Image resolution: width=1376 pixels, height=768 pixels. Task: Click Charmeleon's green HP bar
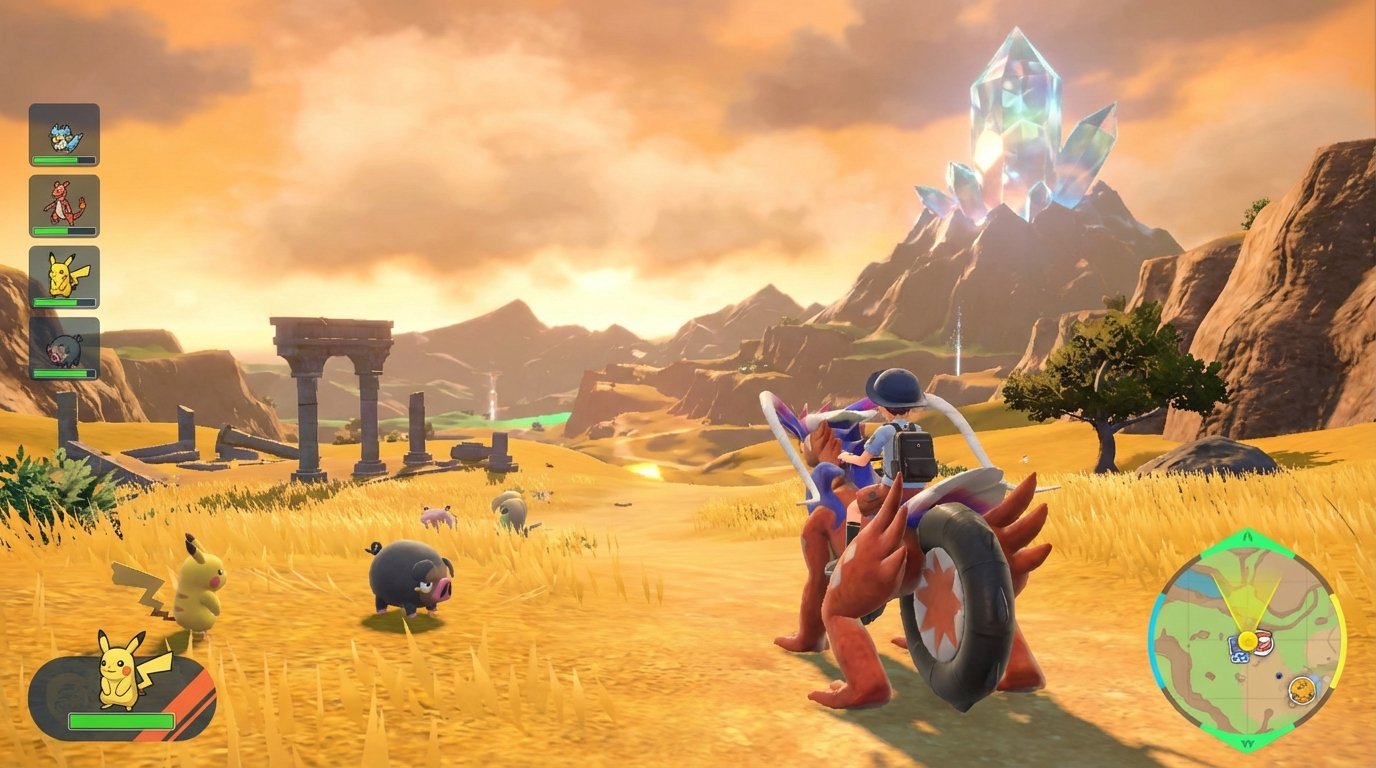[63, 229]
